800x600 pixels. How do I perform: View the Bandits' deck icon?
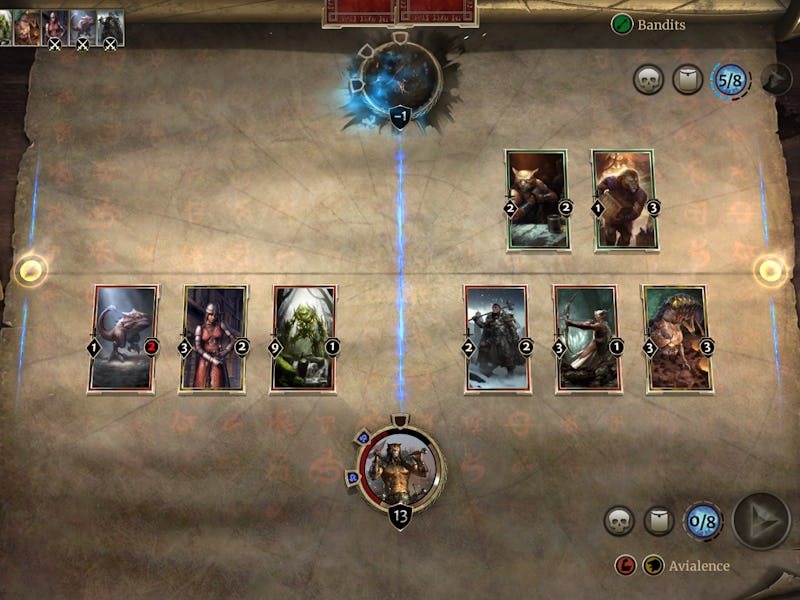[x=687, y=80]
